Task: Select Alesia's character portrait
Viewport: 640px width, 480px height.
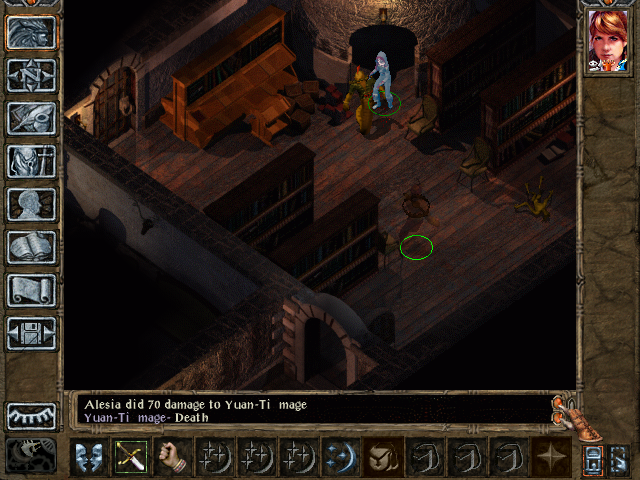Action: [x=607, y=42]
